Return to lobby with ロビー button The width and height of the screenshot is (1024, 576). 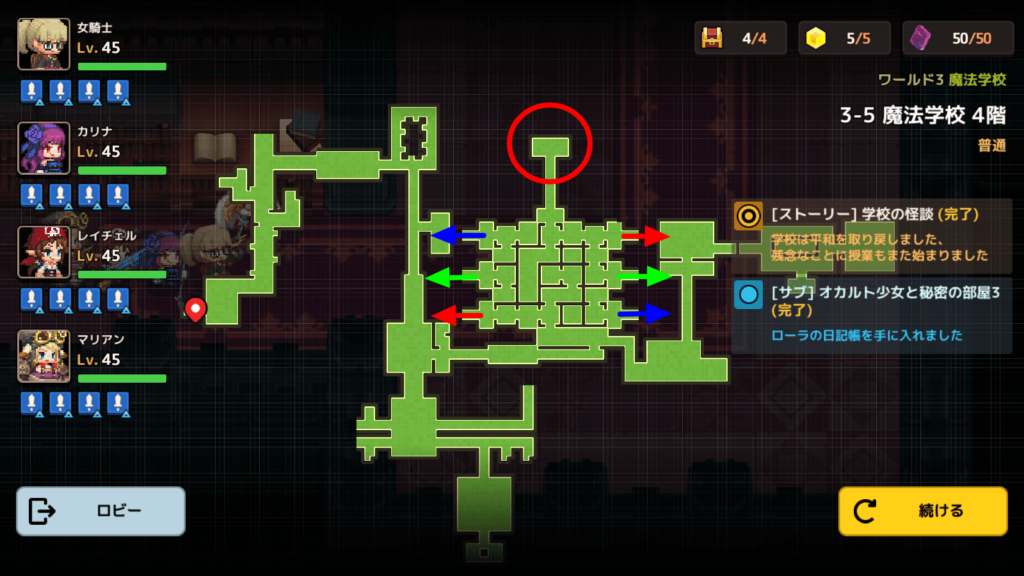click(x=100, y=511)
